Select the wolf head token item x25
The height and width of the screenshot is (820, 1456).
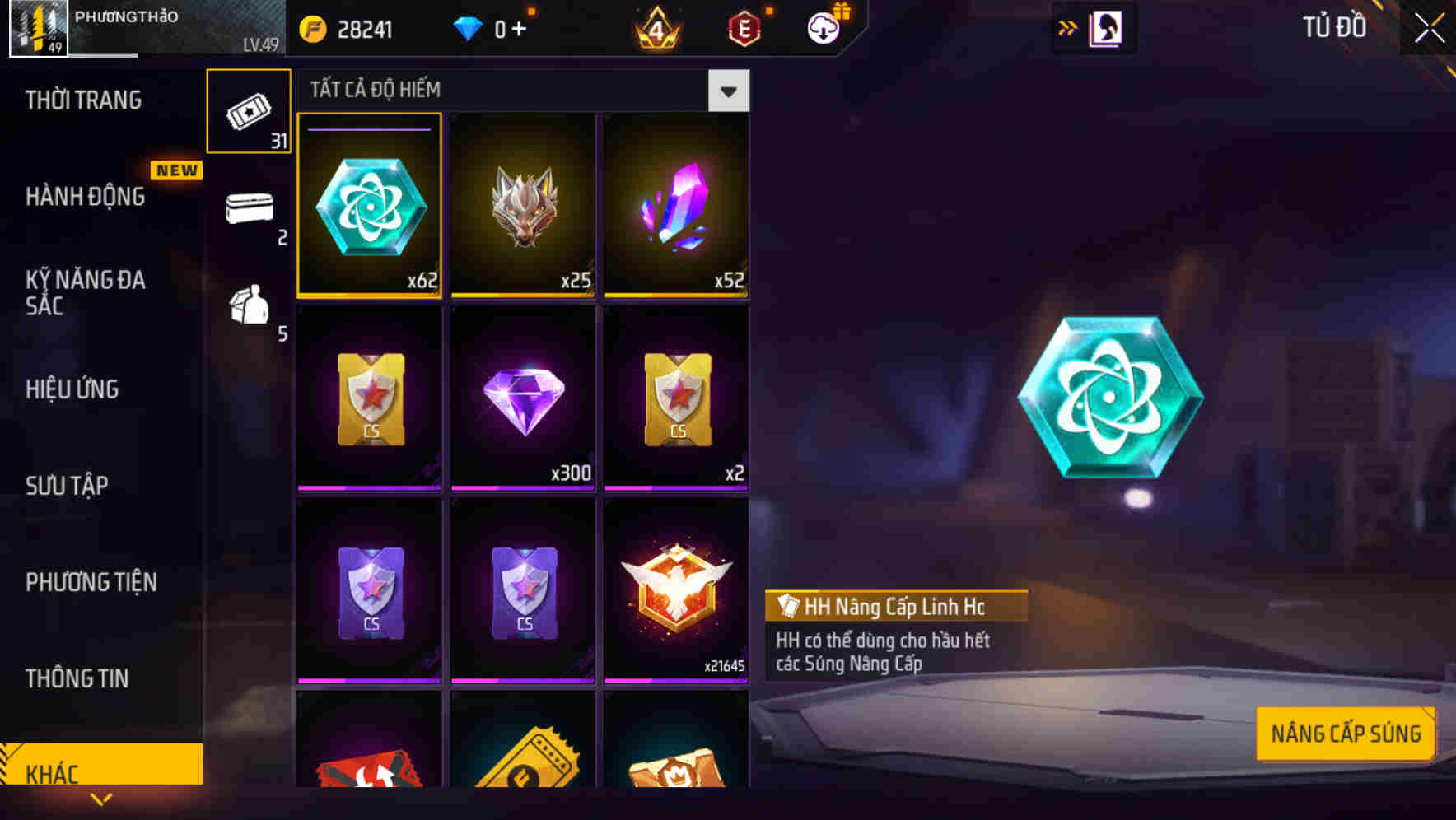click(x=523, y=204)
